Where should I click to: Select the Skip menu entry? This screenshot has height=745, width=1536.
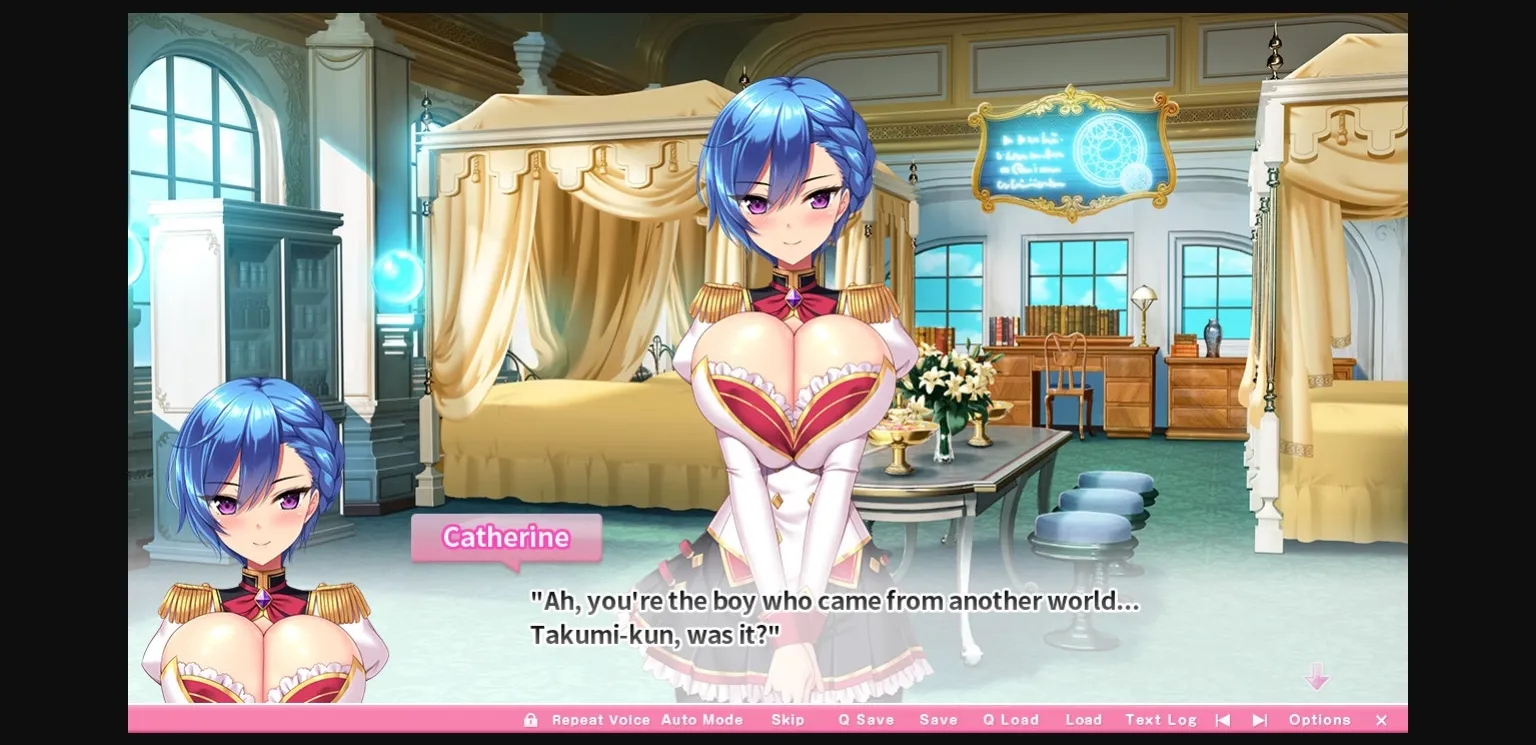[x=789, y=719]
